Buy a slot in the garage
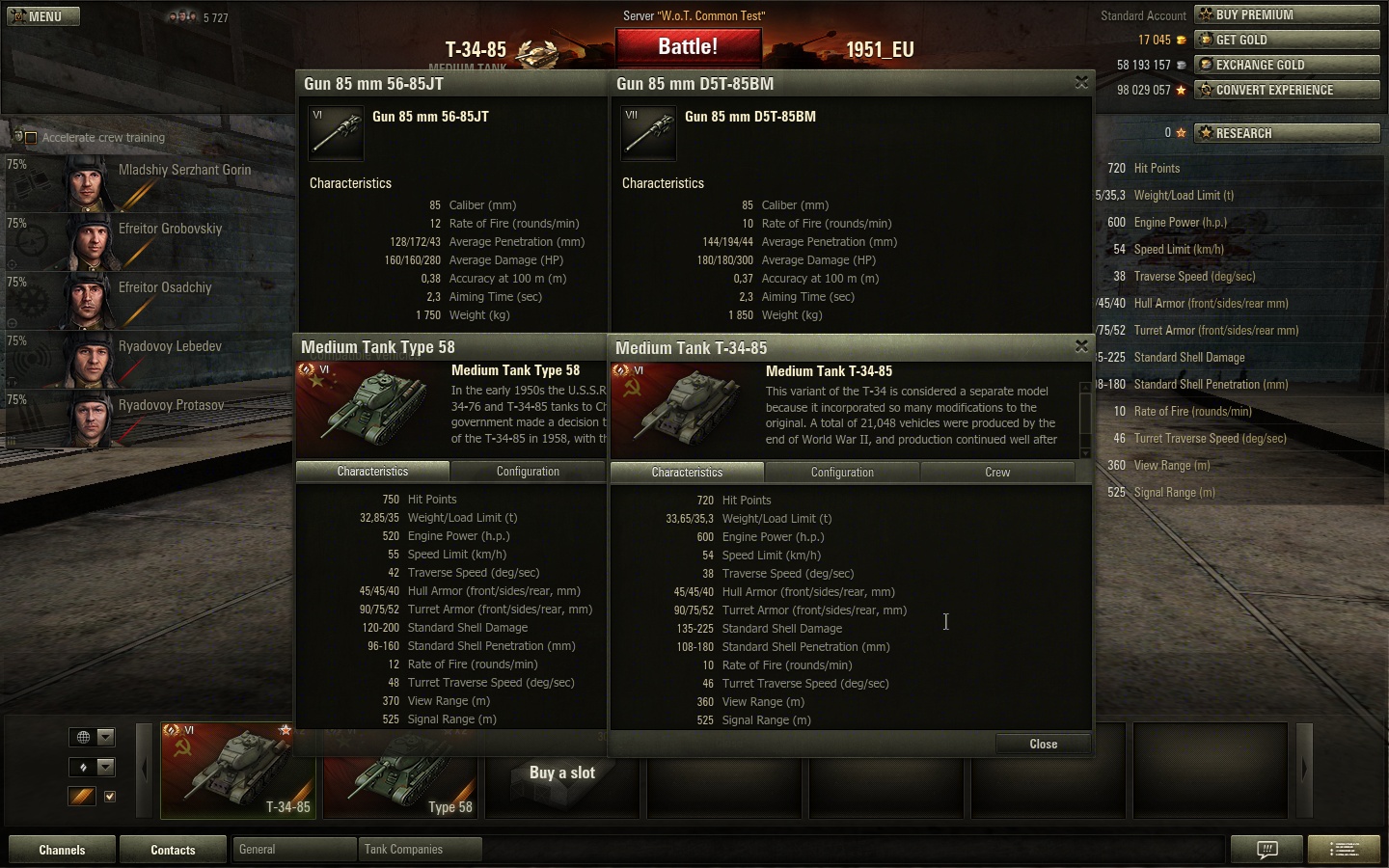 click(x=561, y=773)
